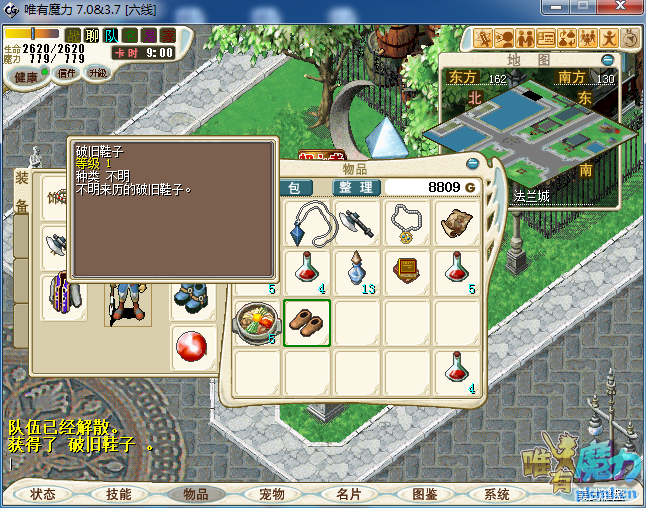The height and width of the screenshot is (508, 646).
Task: Open the 名片 name card menu
Action: [x=348, y=494]
